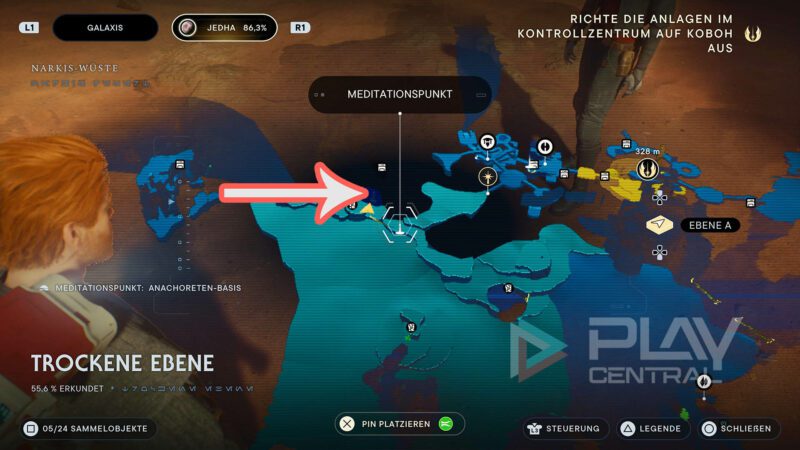The height and width of the screenshot is (450, 800).
Task: Close the map with Schließen
Action: pos(738,428)
